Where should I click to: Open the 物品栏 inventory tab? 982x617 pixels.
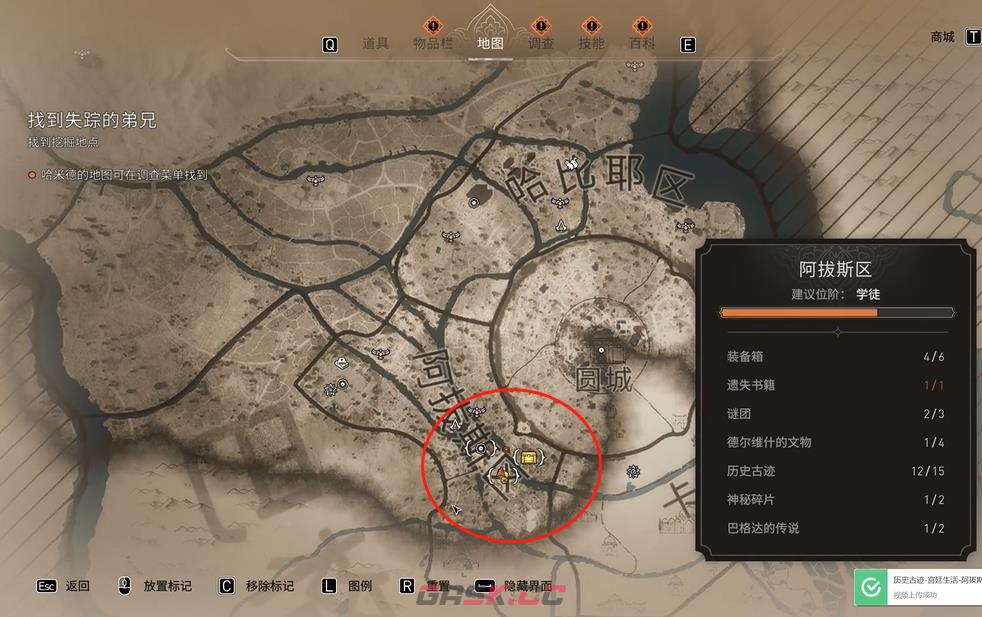pyautogui.click(x=433, y=43)
